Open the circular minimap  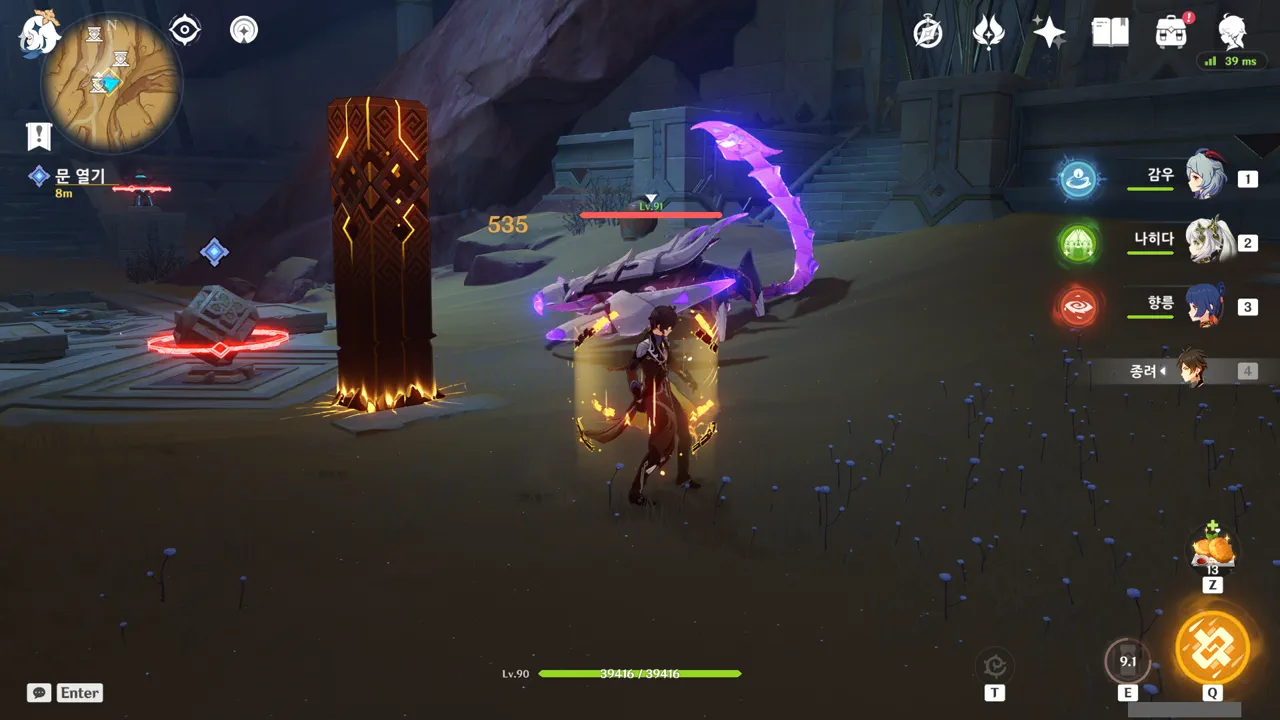[111, 82]
